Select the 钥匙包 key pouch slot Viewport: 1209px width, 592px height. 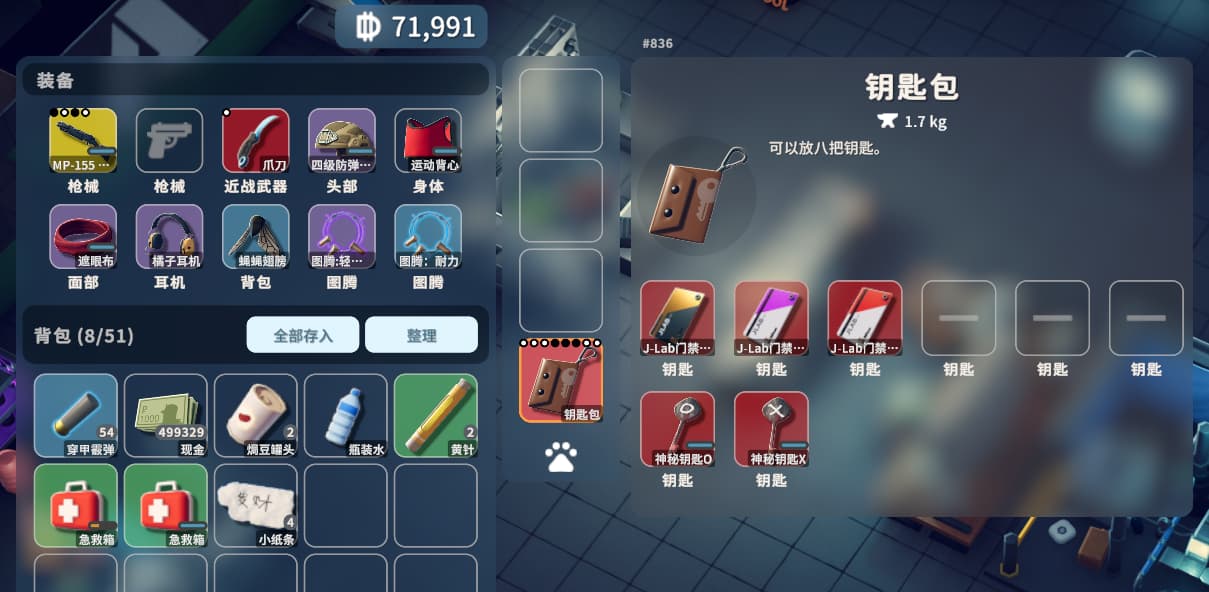click(x=561, y=381)
